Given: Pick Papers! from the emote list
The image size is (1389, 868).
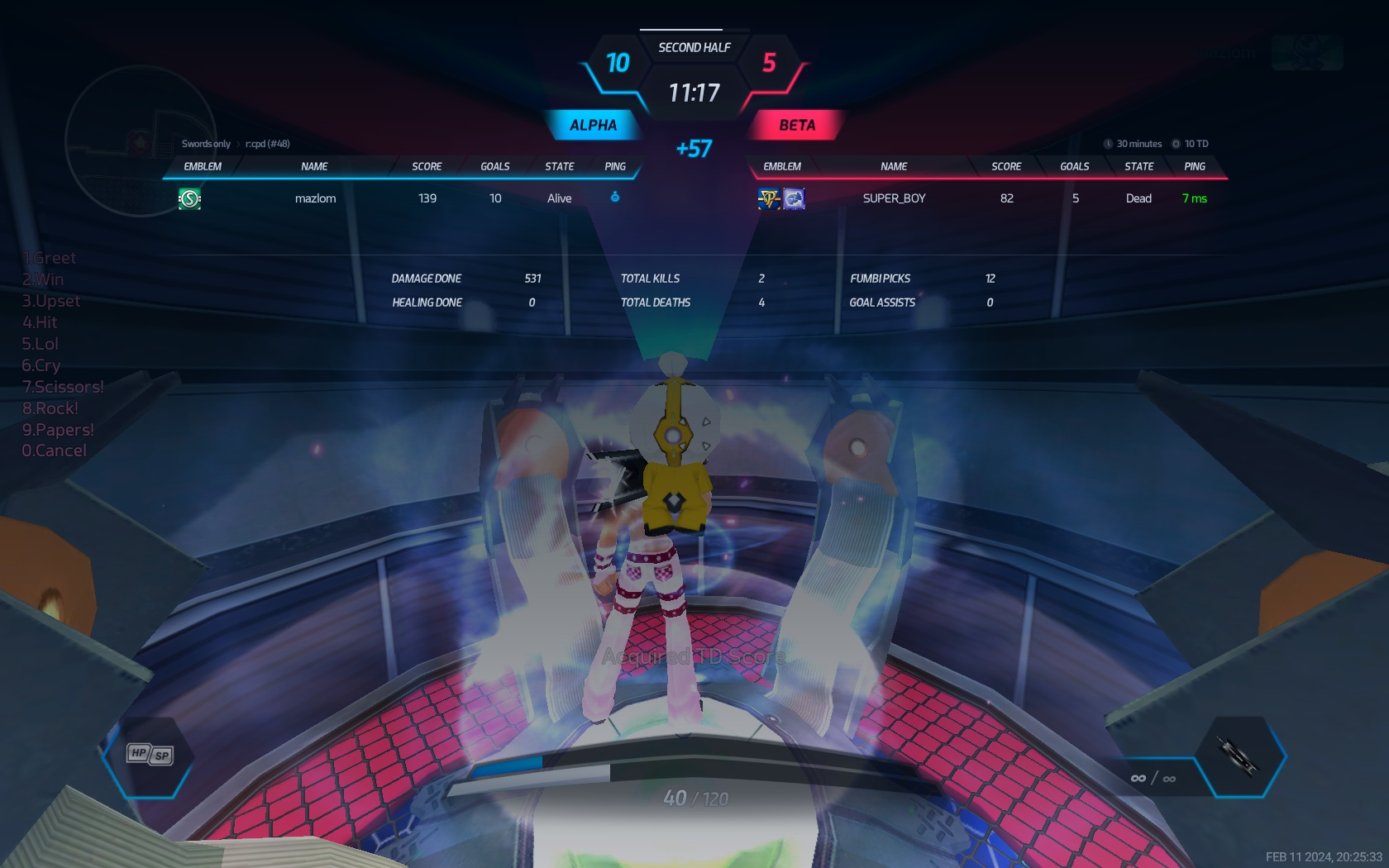Looking at the screenshot, I should pos(58,430).
